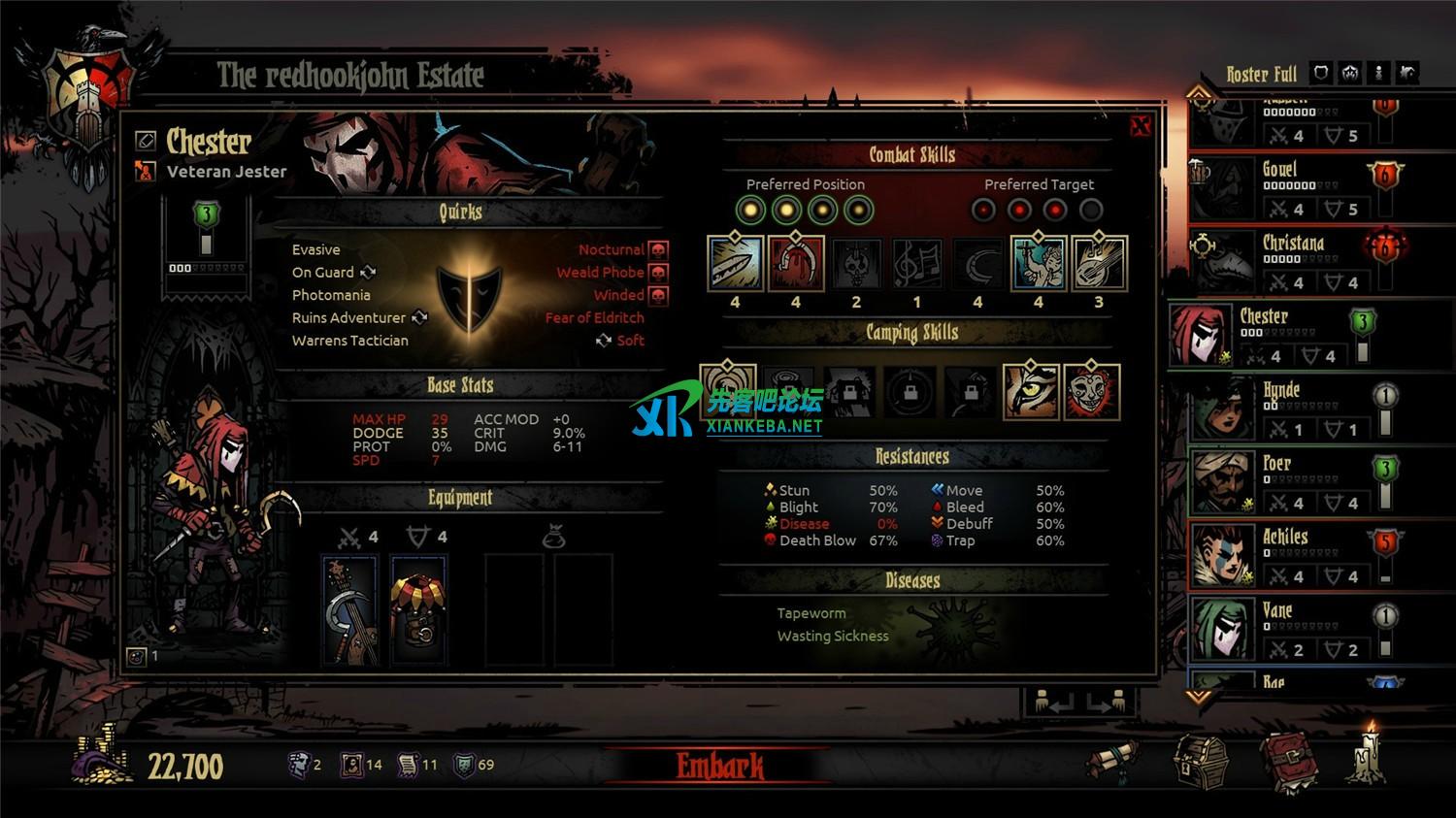Close the Chester character sheet

[1141, 125]
